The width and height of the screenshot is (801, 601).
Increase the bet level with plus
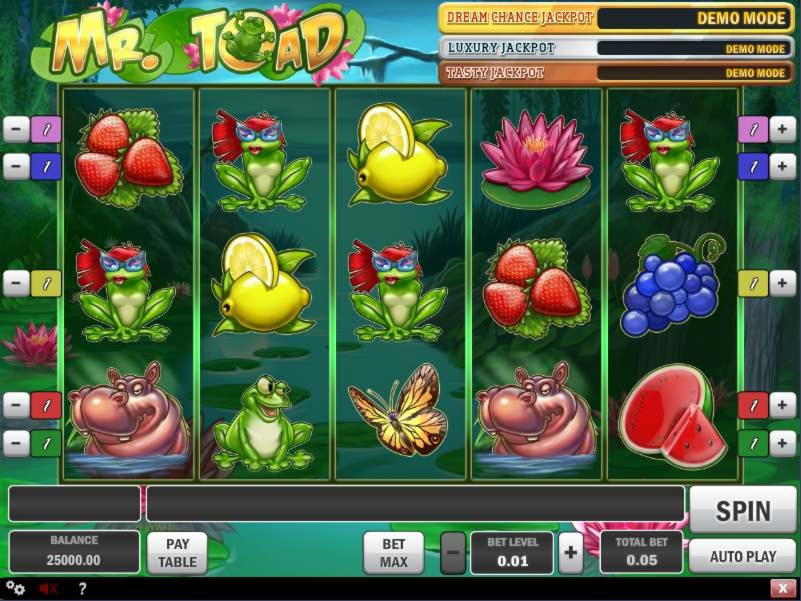[x=570, y=552]
